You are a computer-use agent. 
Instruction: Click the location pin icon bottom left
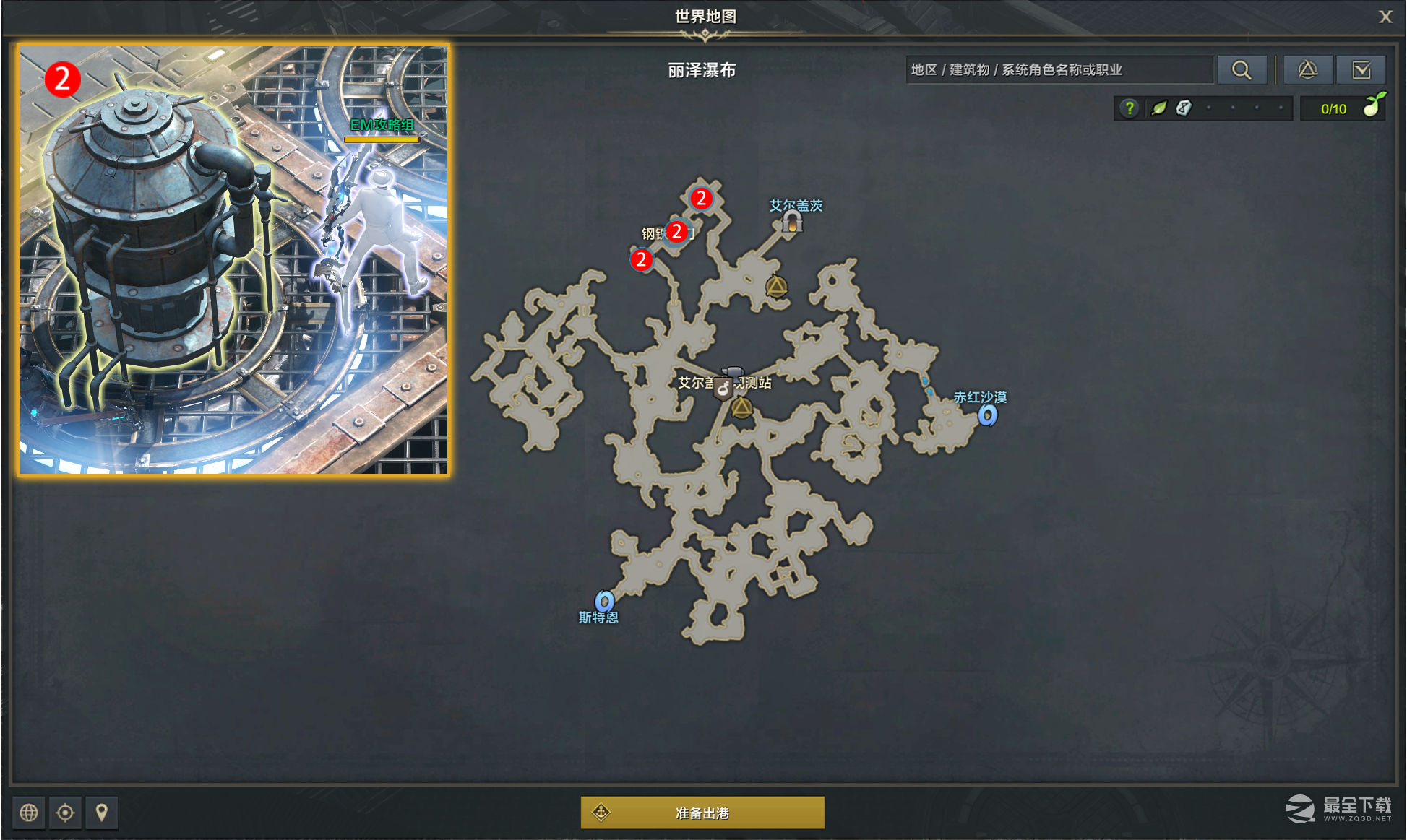point(102,813)
